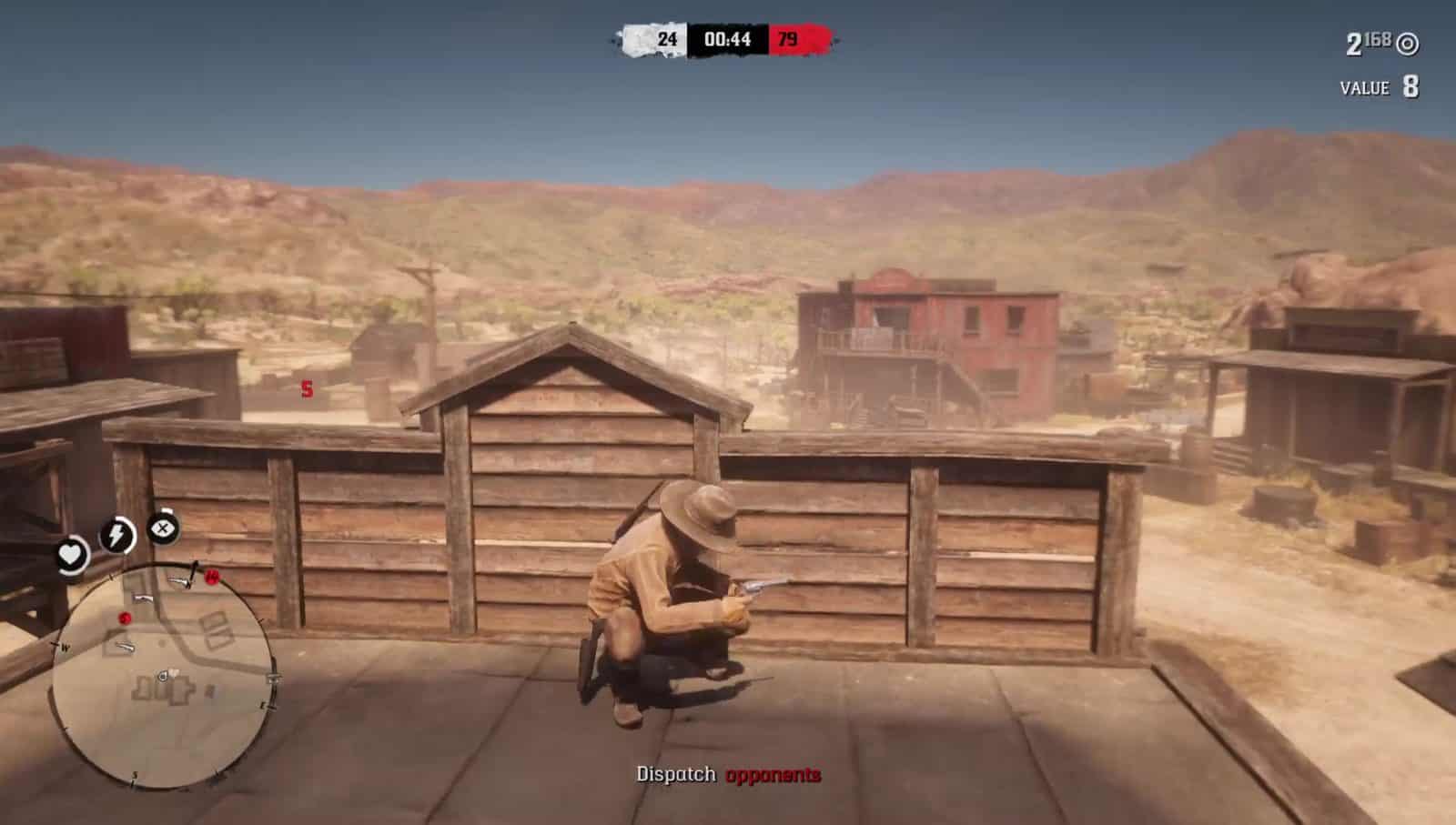
Task: Click the match timer showing 00:44
Action: coord(728,40)
